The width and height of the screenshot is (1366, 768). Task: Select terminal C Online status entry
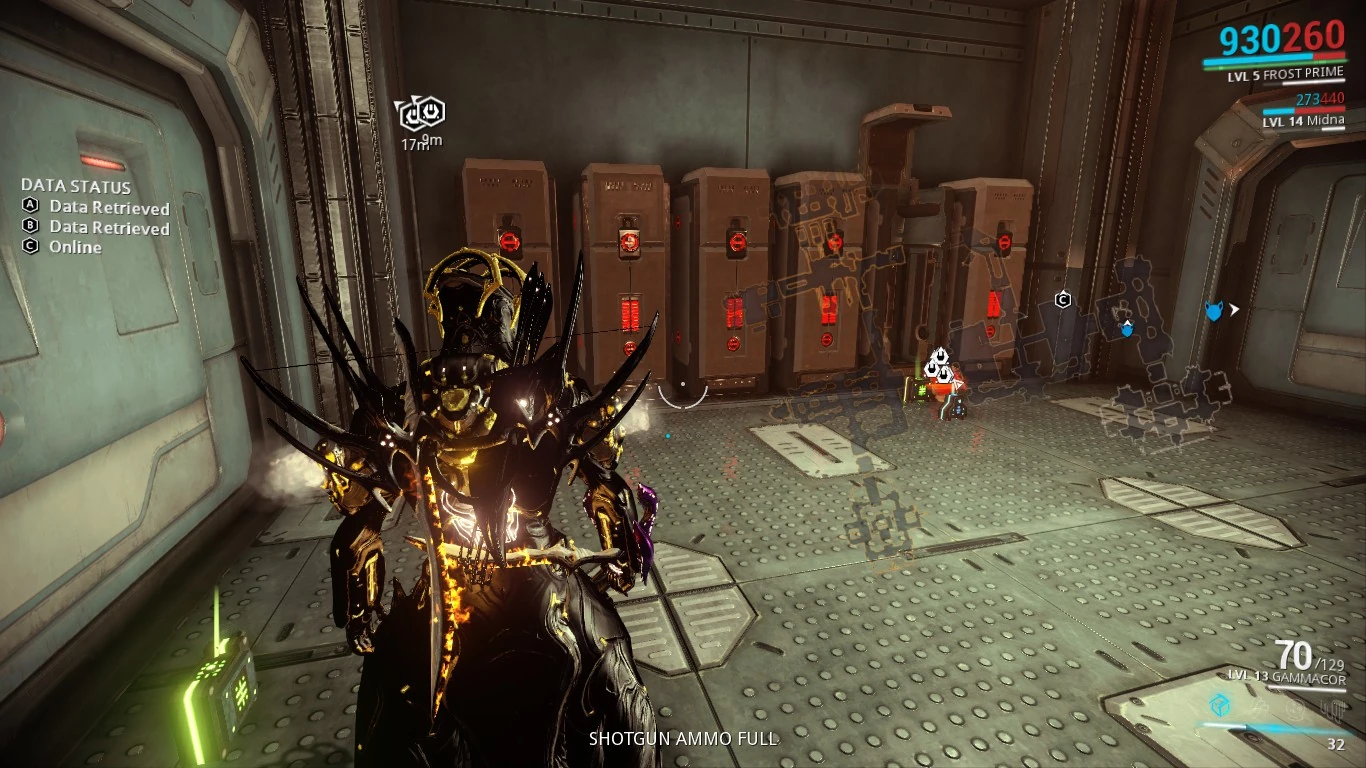pos(63,246)
